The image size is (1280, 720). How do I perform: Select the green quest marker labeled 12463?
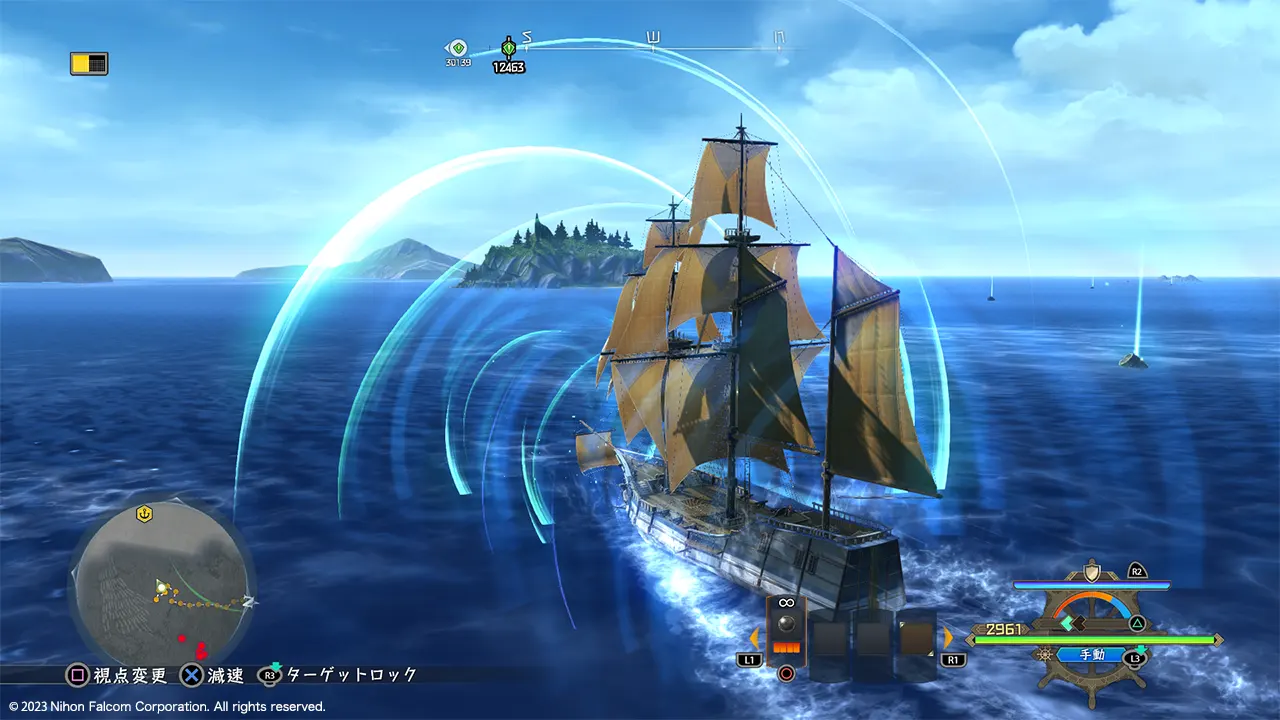(508, 48)
